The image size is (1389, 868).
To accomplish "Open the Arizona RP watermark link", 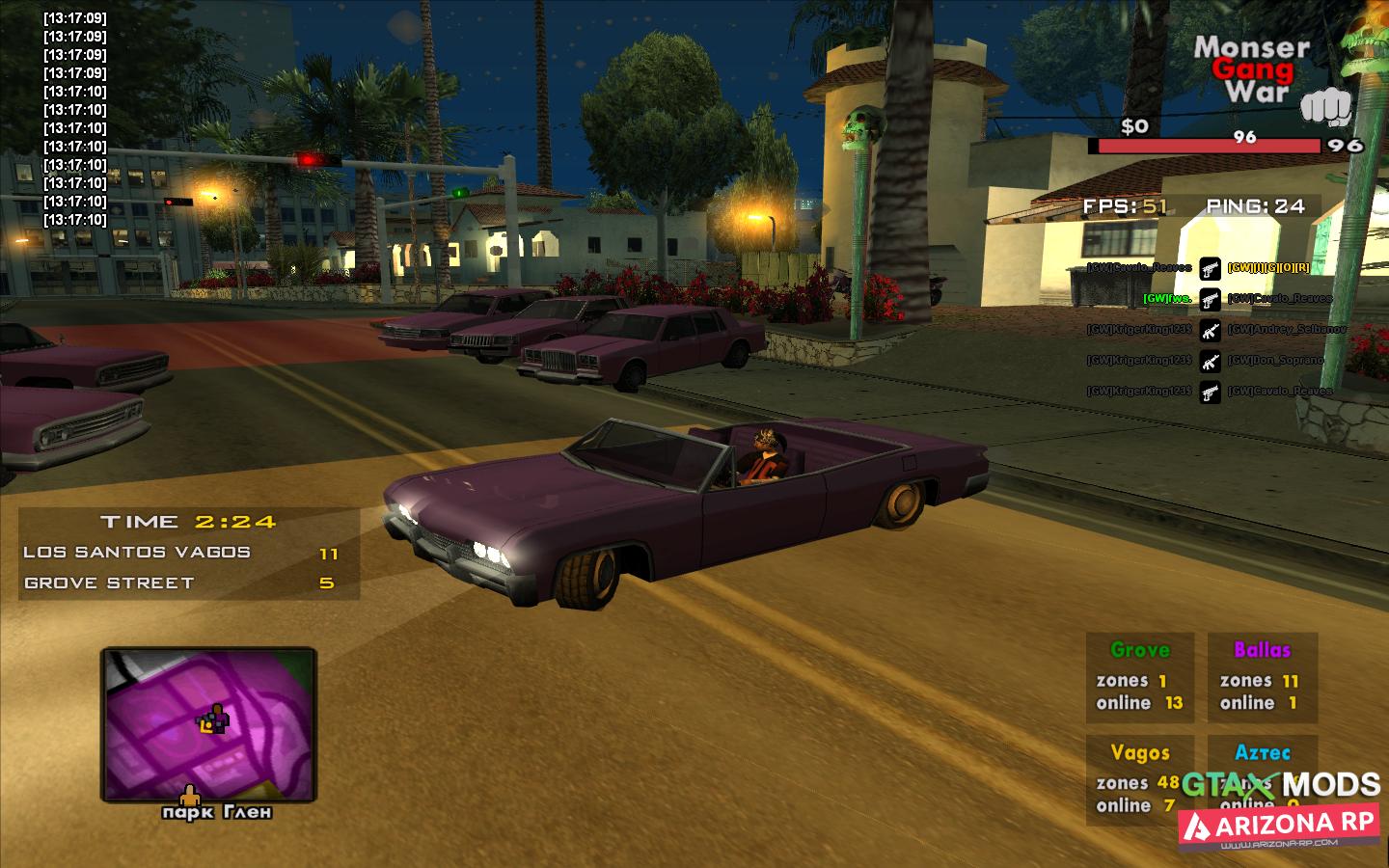I will pos(1279,826).
